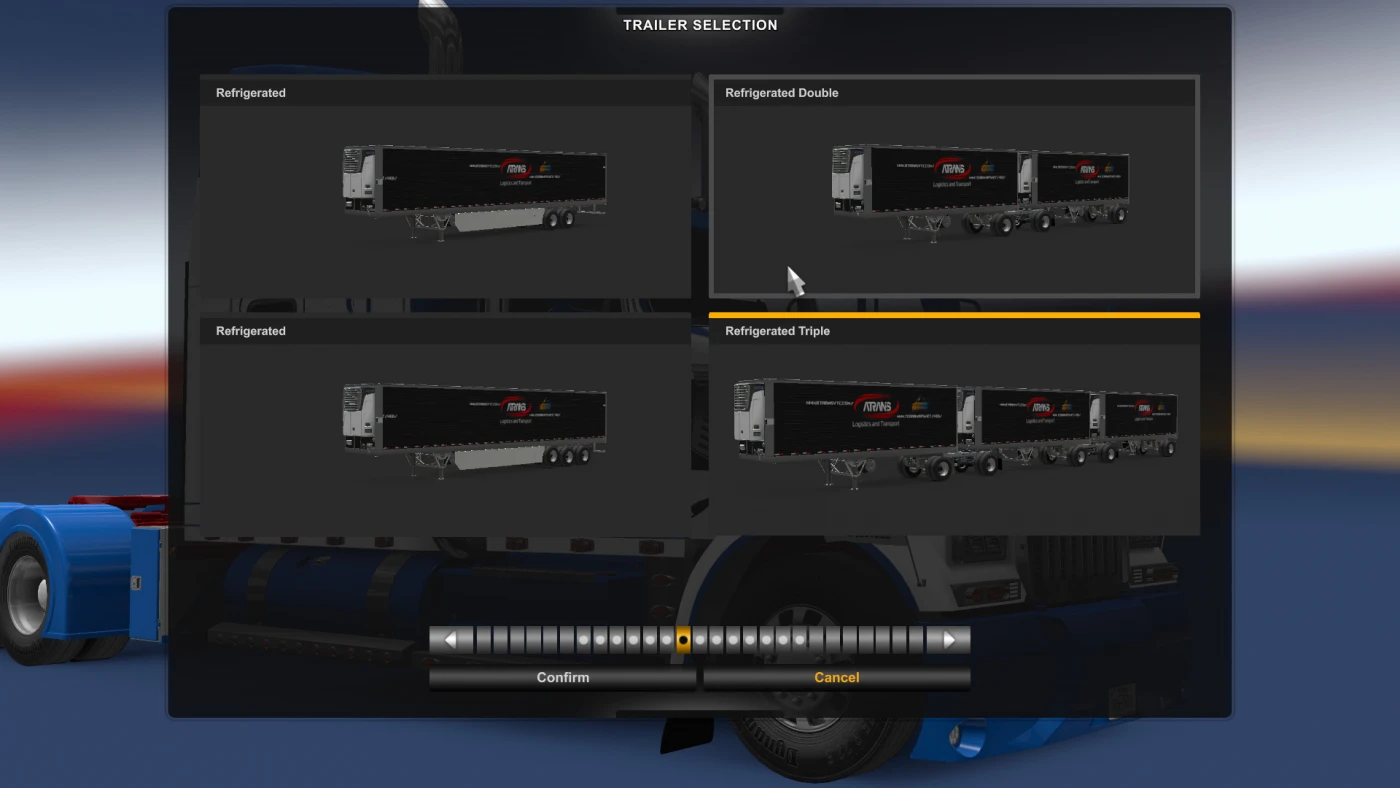This screenshot has height=788, width=1400.
Task: Select the Refrigerated Double trailer thumbnail
Action: [x=953, y=190]
